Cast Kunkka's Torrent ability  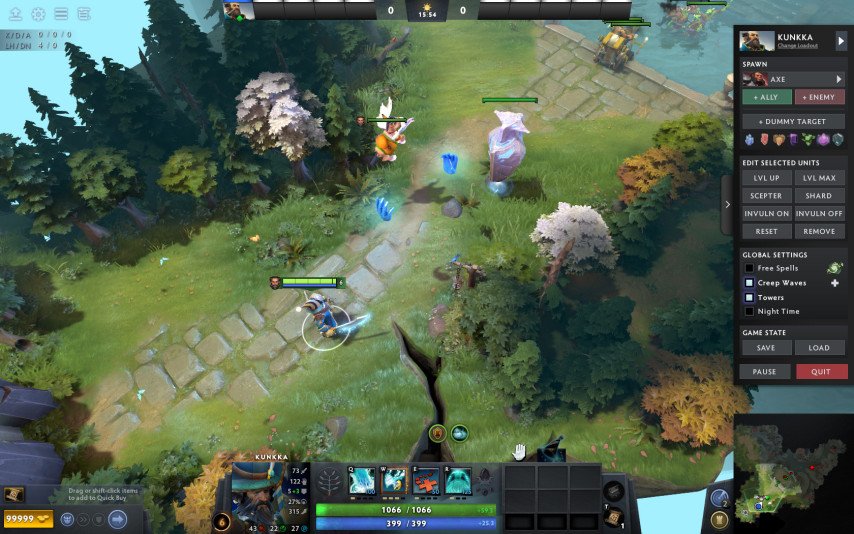362,480
